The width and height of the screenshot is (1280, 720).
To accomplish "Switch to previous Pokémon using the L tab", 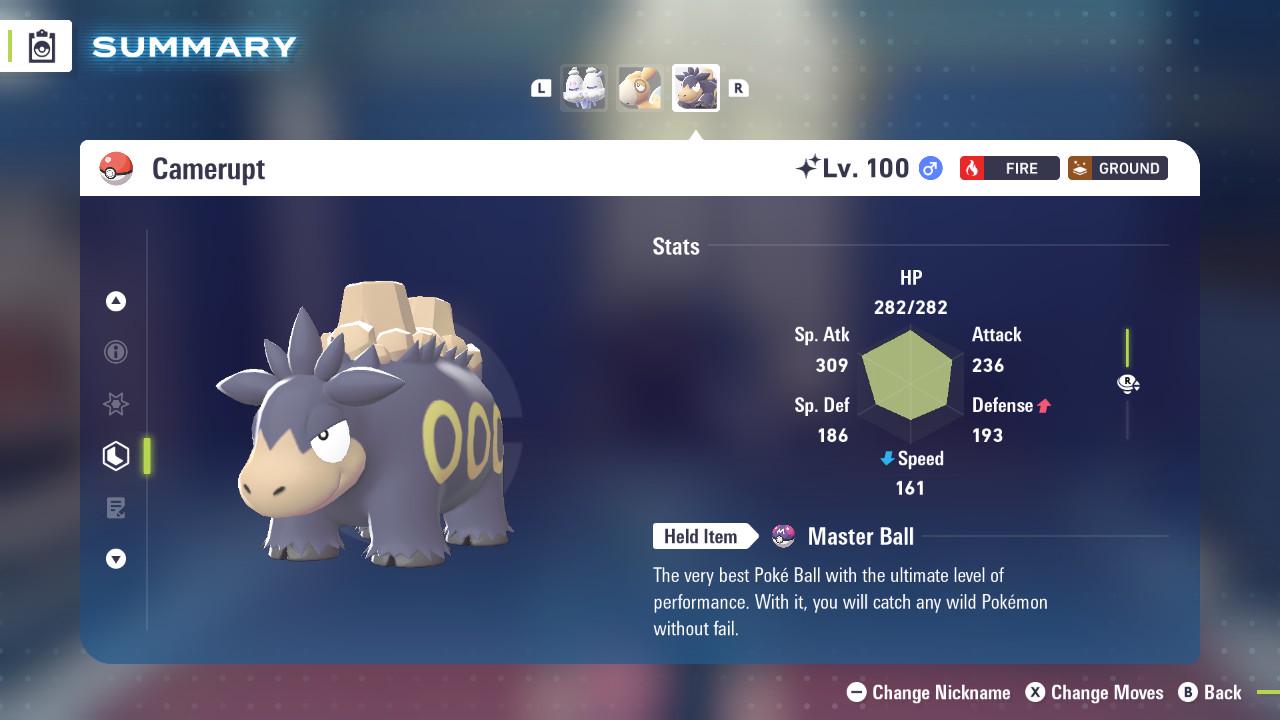I will 541,88.
